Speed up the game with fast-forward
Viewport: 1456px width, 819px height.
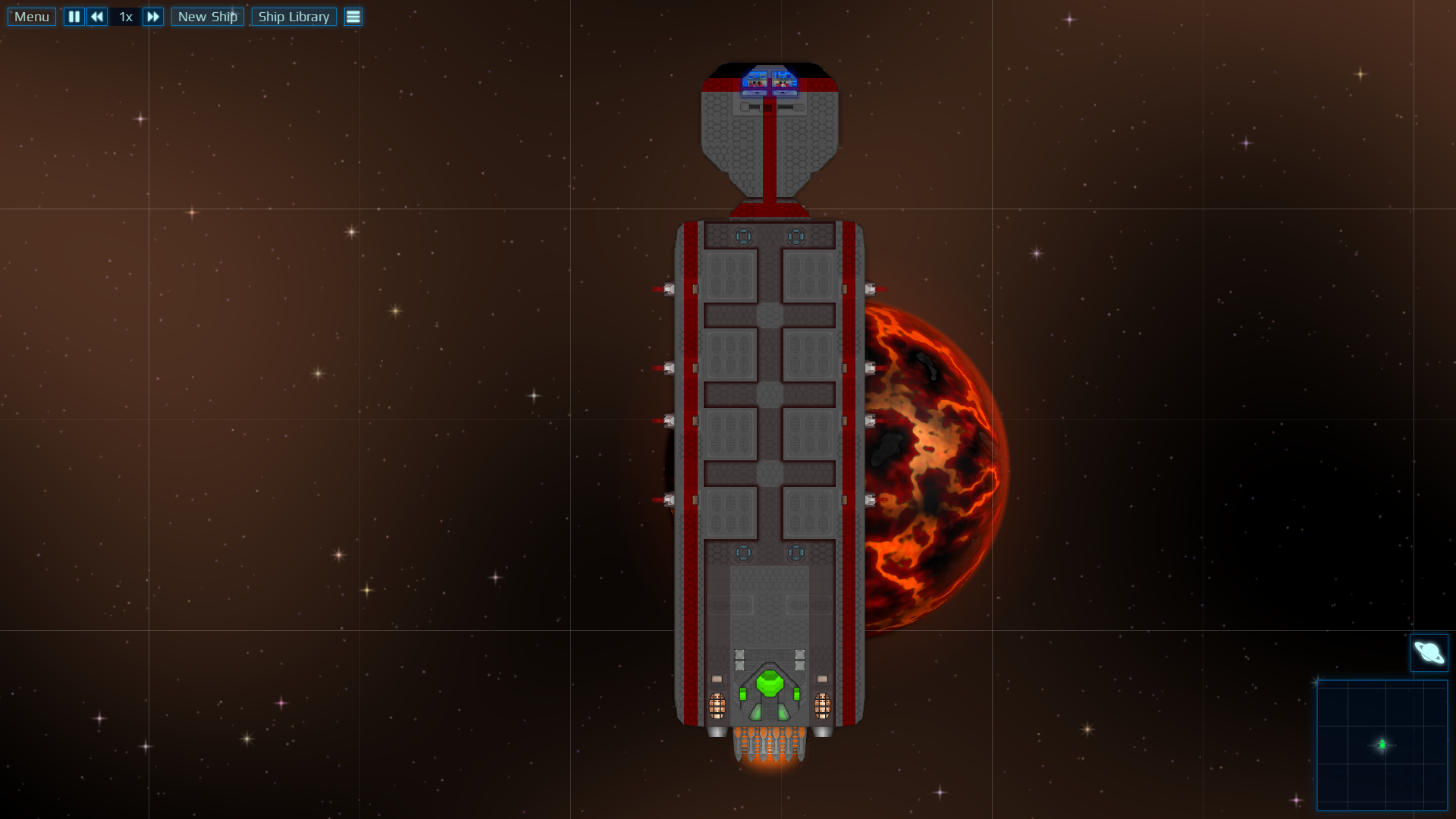click(x=152, y=17)
